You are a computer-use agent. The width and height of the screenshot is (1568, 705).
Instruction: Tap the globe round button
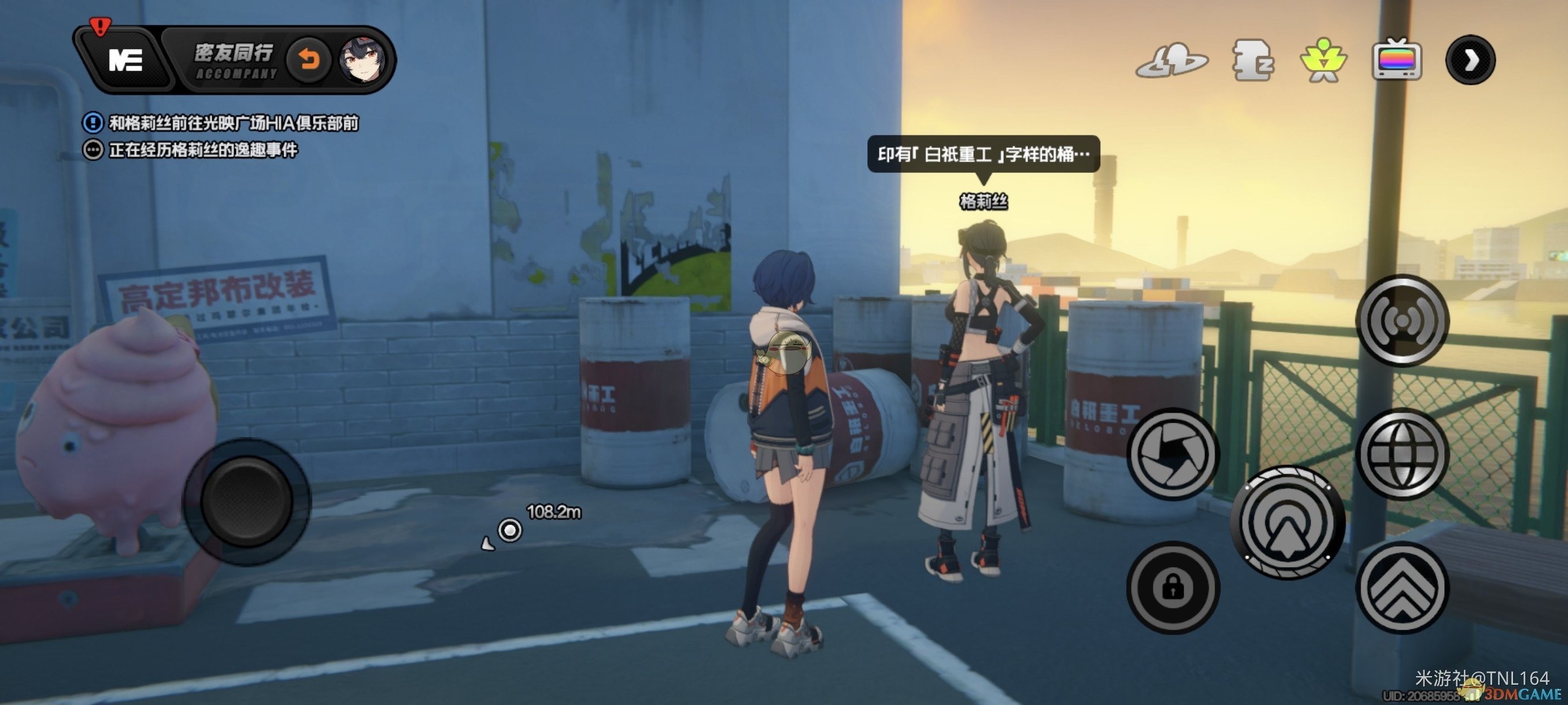[x=1403, y=454]
